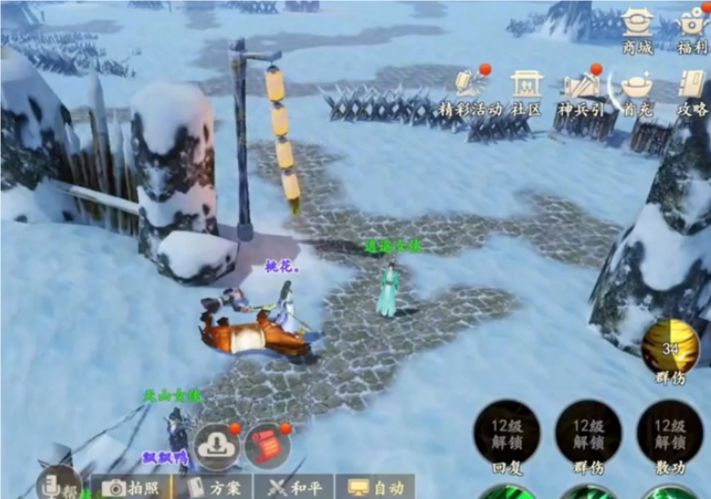Image resolution: width=711 pixels, height=499 pixels.
Task: Open the red scroll icon
Action: point(265,443)
